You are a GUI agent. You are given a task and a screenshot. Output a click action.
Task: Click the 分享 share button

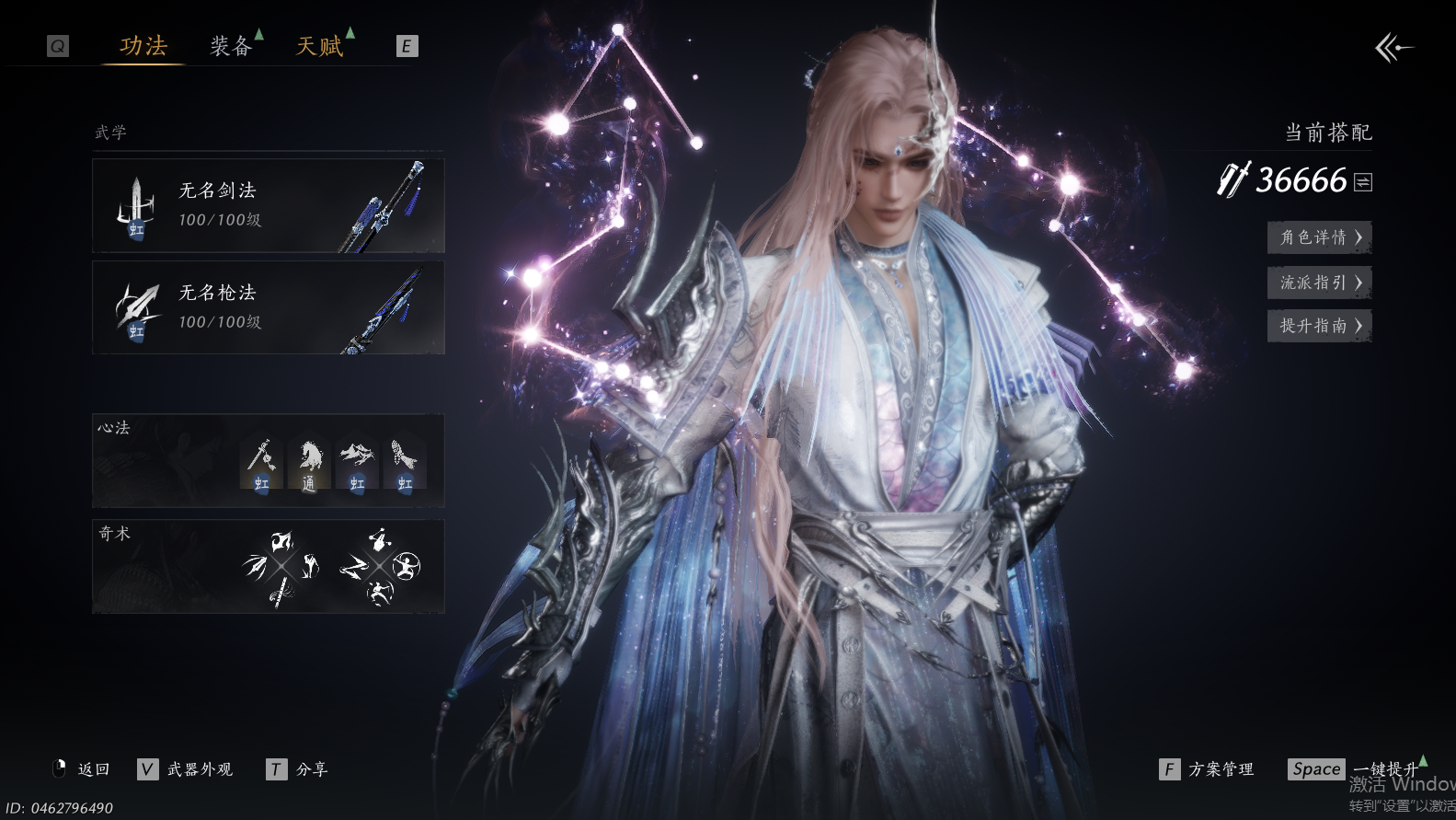tap(297, 769)
